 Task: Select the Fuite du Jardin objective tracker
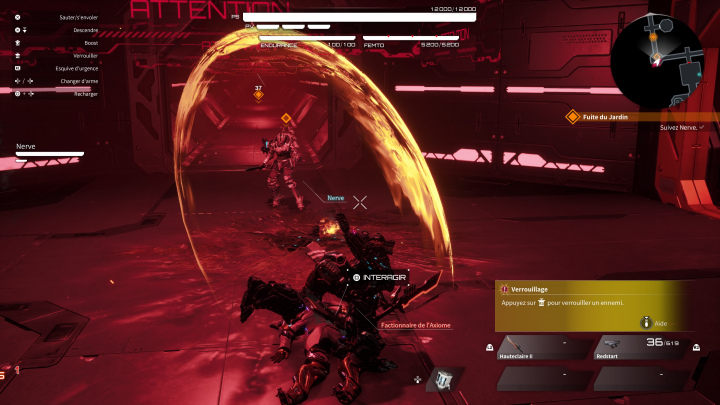coord(610,116)
